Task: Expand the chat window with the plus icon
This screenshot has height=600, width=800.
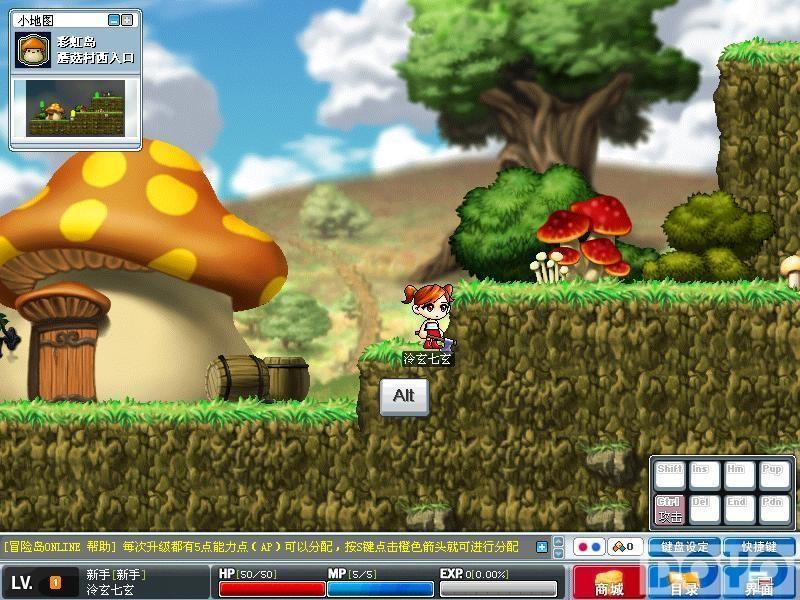Action: coord(542,547)
